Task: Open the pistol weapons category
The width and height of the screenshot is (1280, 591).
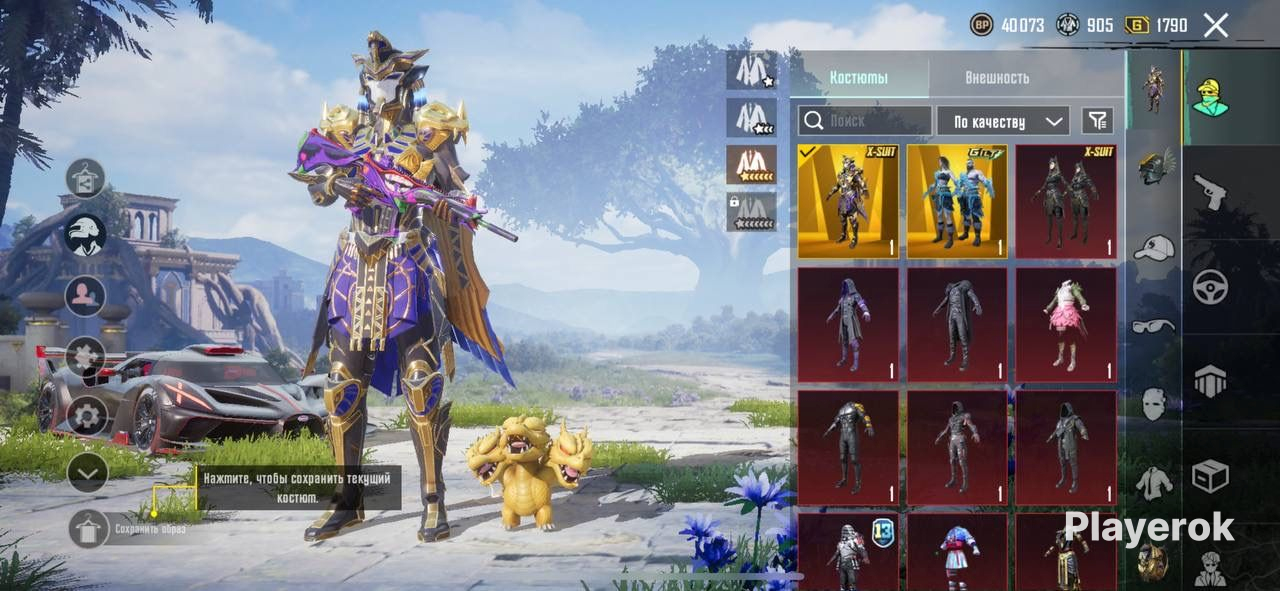Action: (1210, 192)
